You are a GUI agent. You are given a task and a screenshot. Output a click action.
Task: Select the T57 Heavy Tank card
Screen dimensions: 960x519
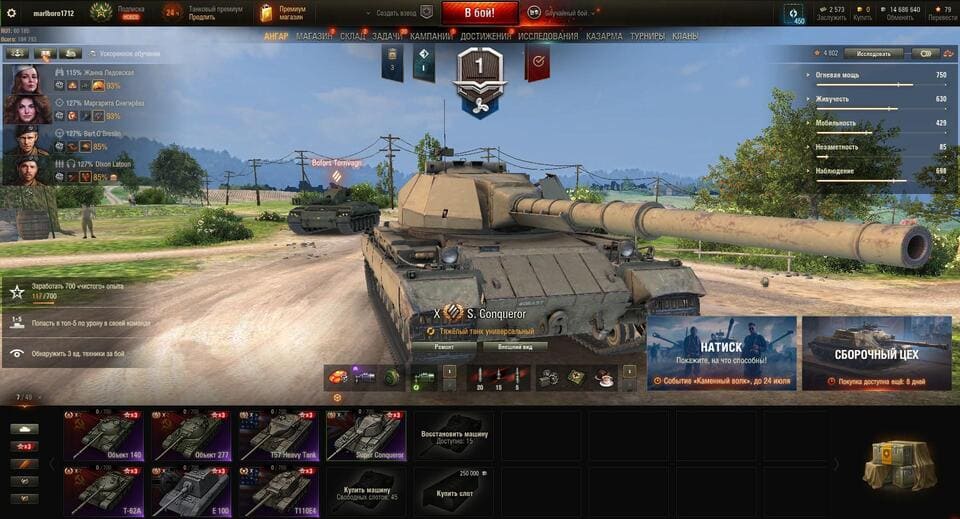pos(279,436)
